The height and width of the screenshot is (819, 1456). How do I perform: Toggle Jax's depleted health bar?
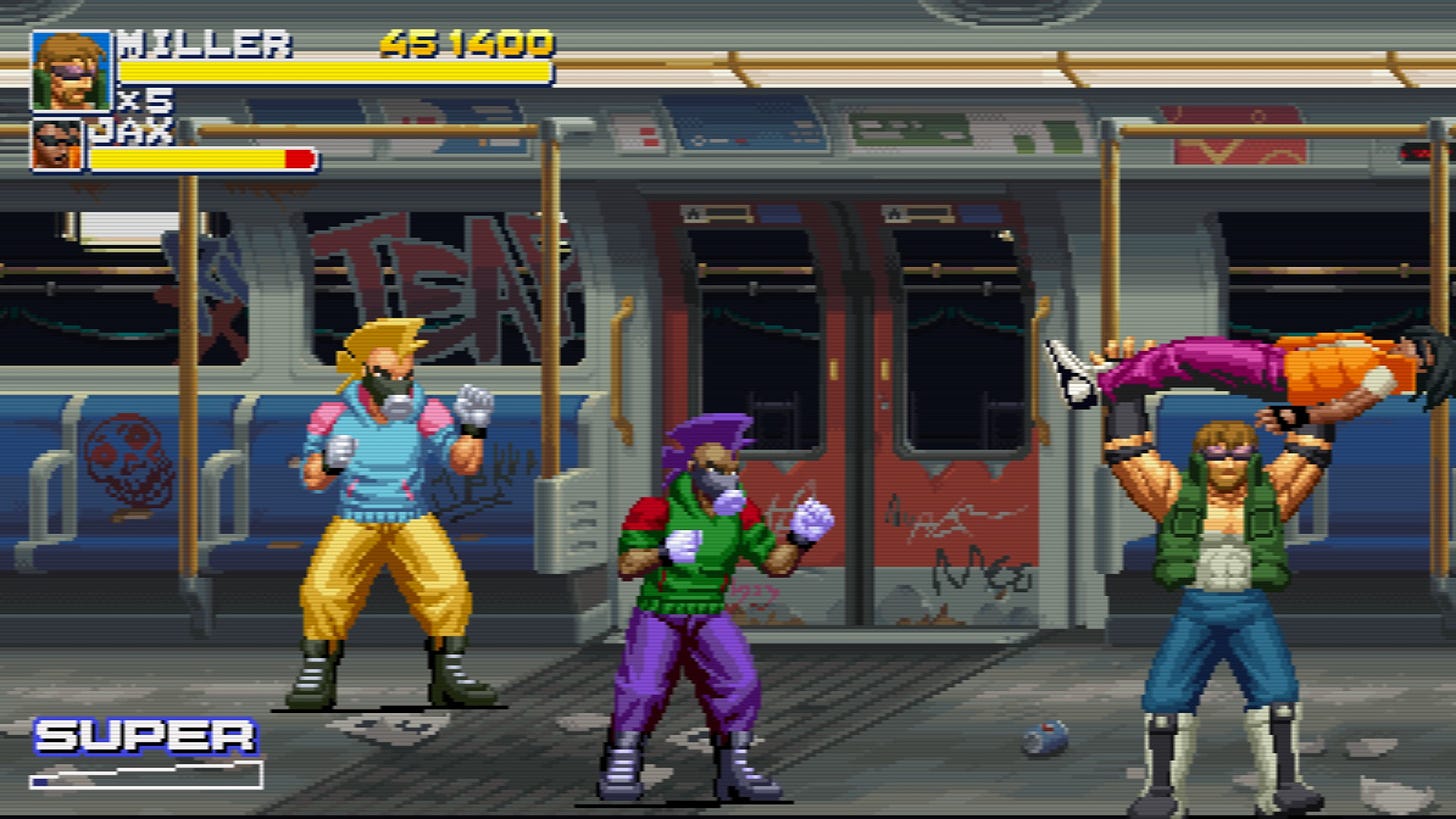point(200,159)
